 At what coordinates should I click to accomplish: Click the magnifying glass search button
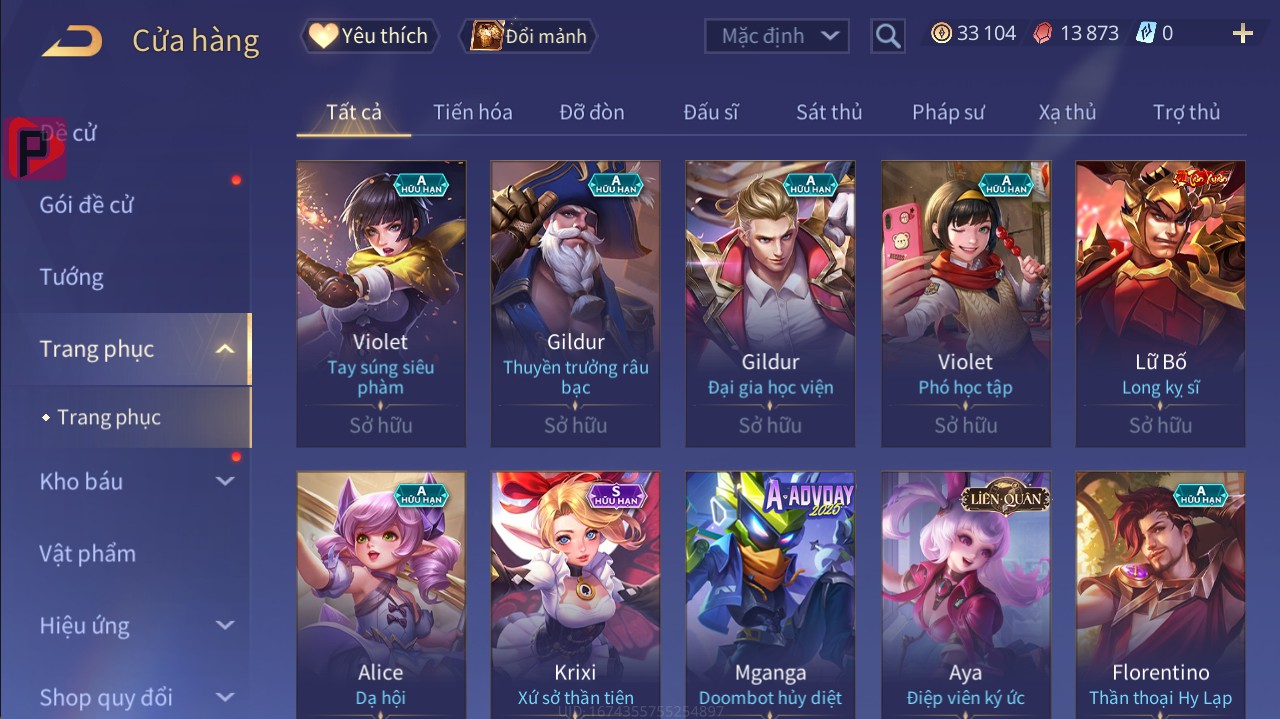pyautogui.click(x=887, y=36)
